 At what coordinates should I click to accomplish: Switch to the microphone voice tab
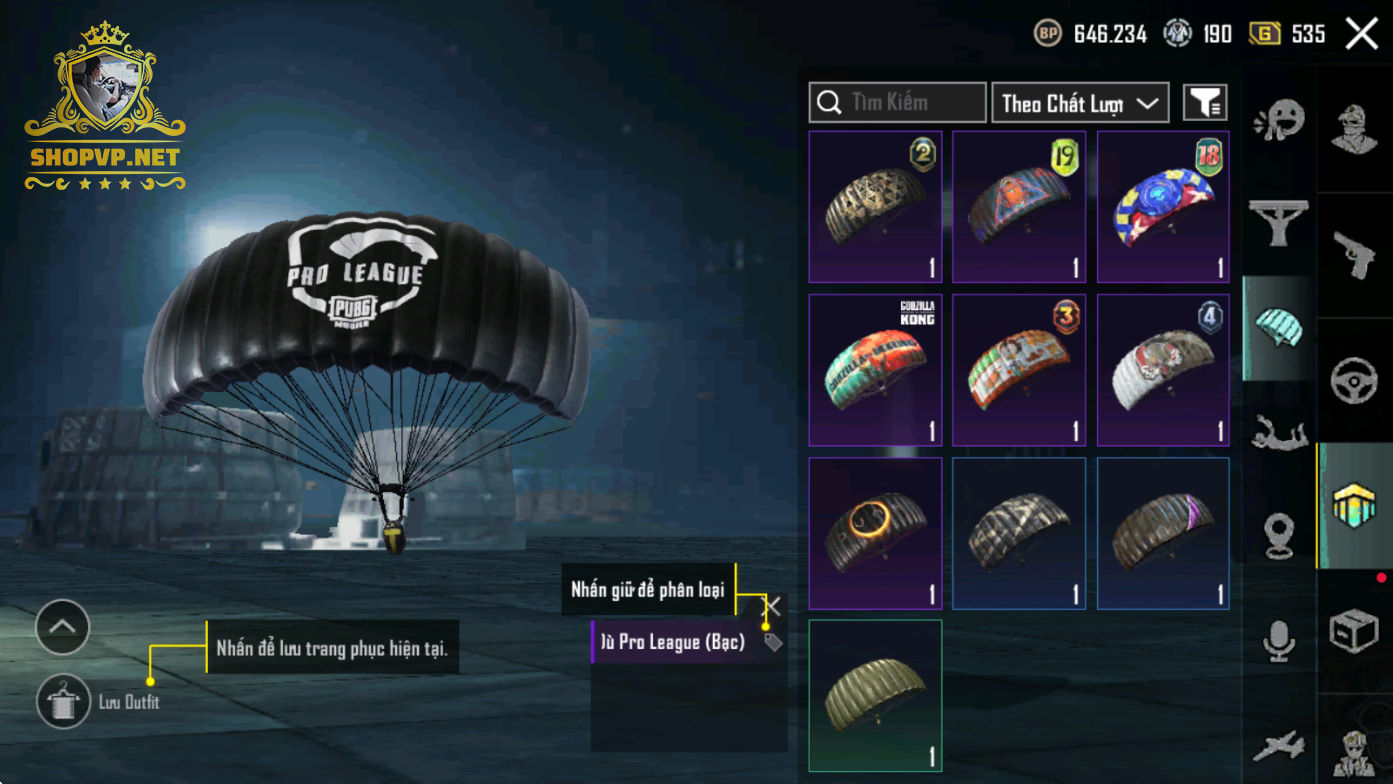(1279, 642)
